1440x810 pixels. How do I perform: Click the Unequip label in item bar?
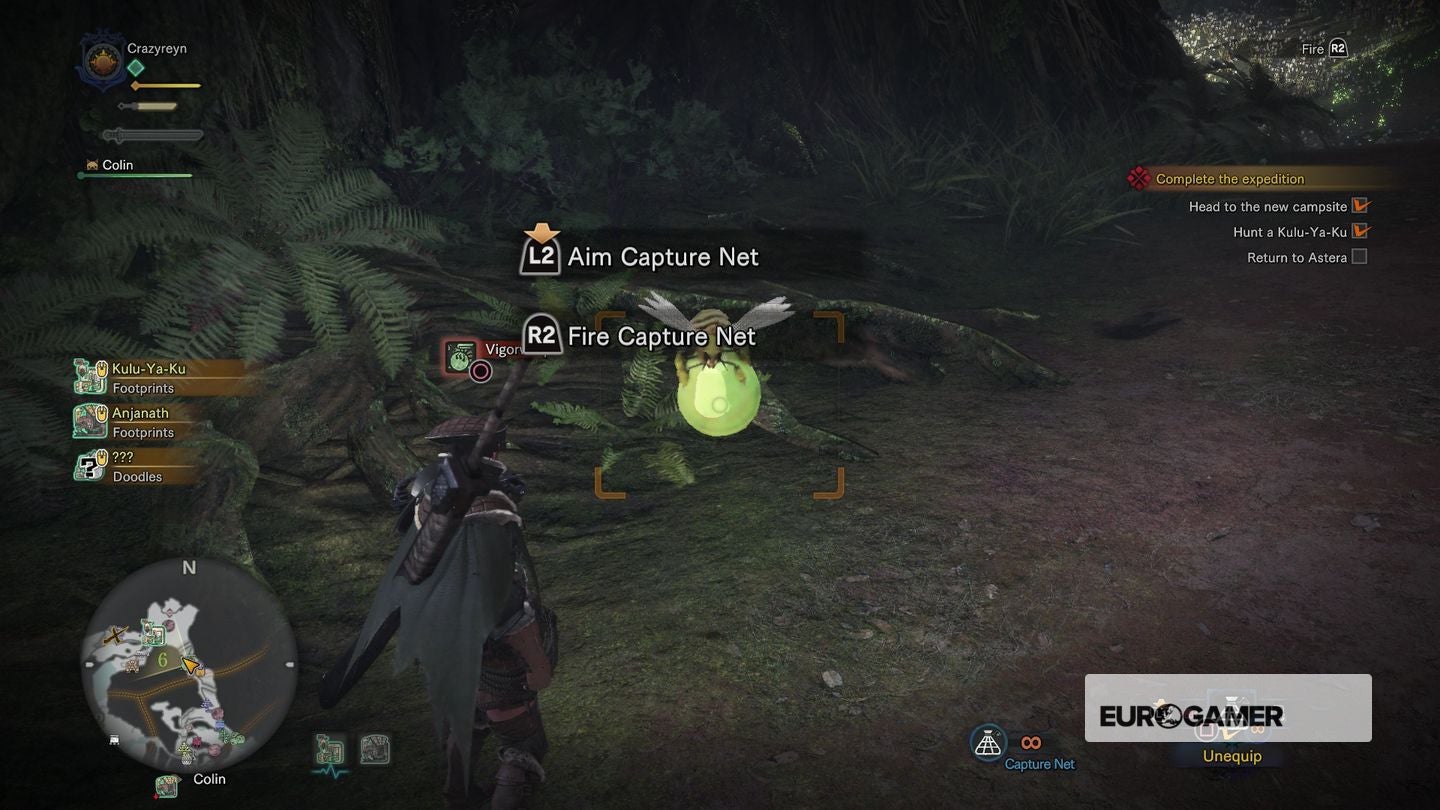tap(1231, 756)
